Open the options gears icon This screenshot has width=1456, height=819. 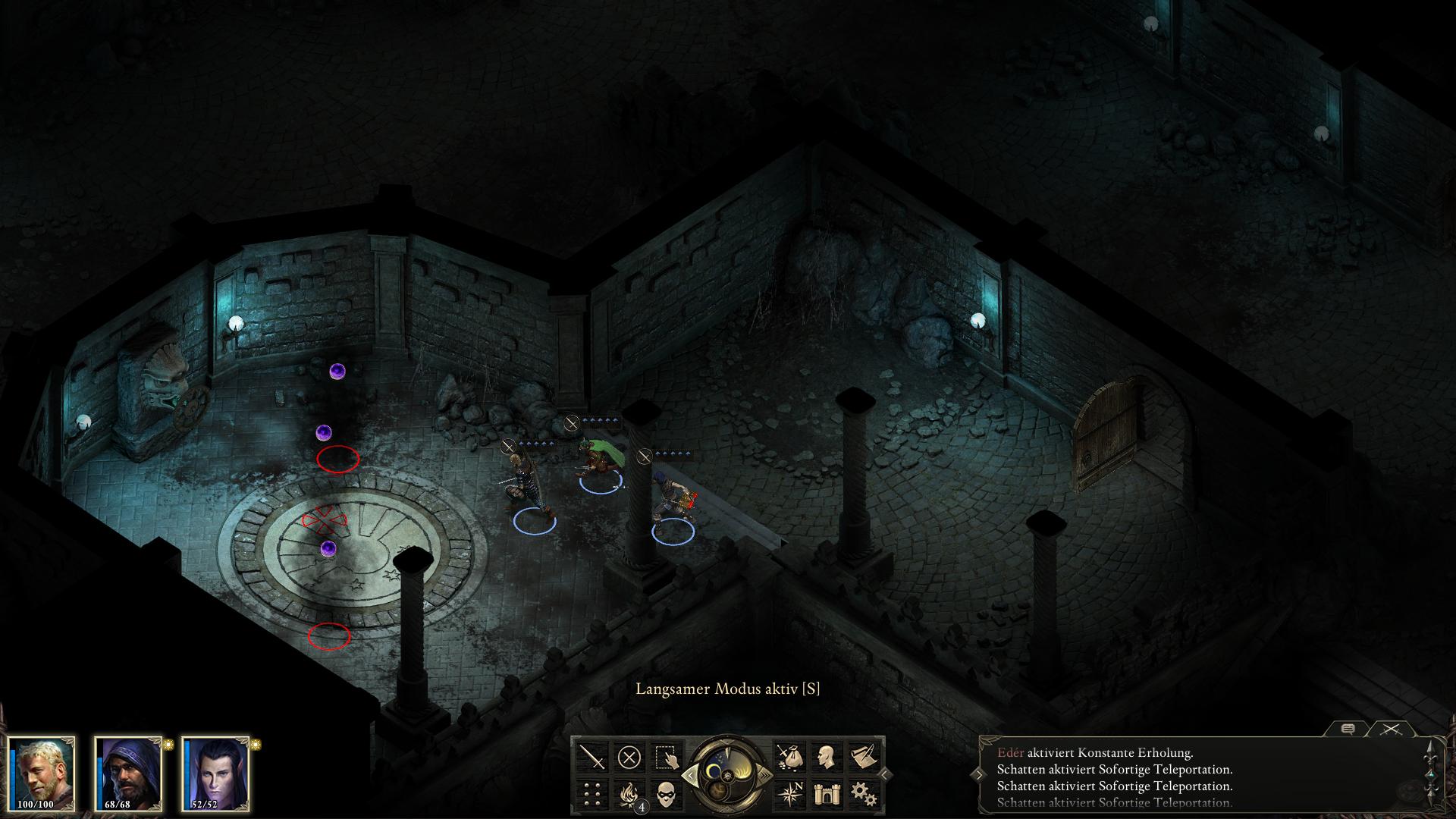pyautogui.click(x=864, y=793)
